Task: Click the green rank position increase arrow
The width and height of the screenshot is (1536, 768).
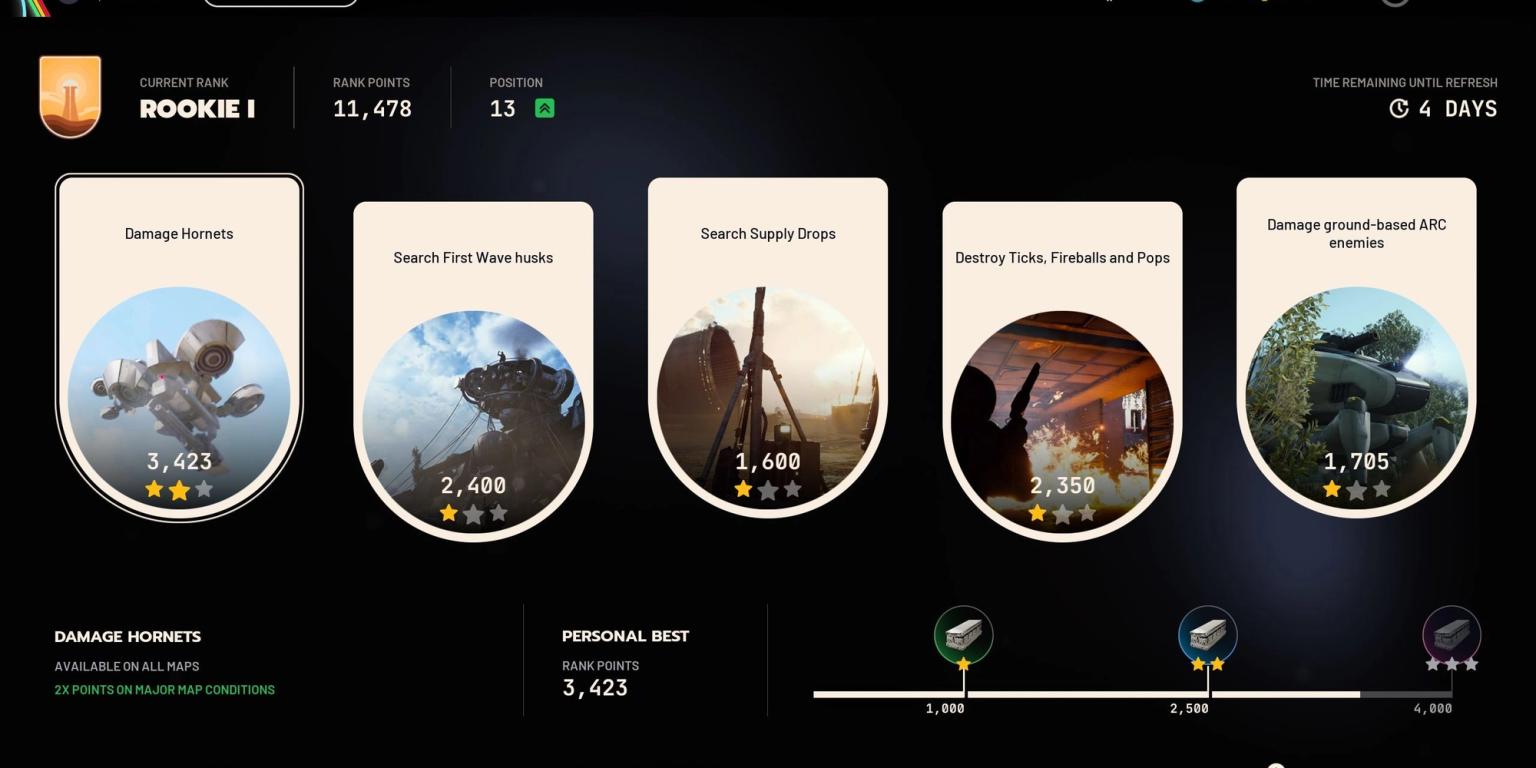Action: (x=543, y=107)
